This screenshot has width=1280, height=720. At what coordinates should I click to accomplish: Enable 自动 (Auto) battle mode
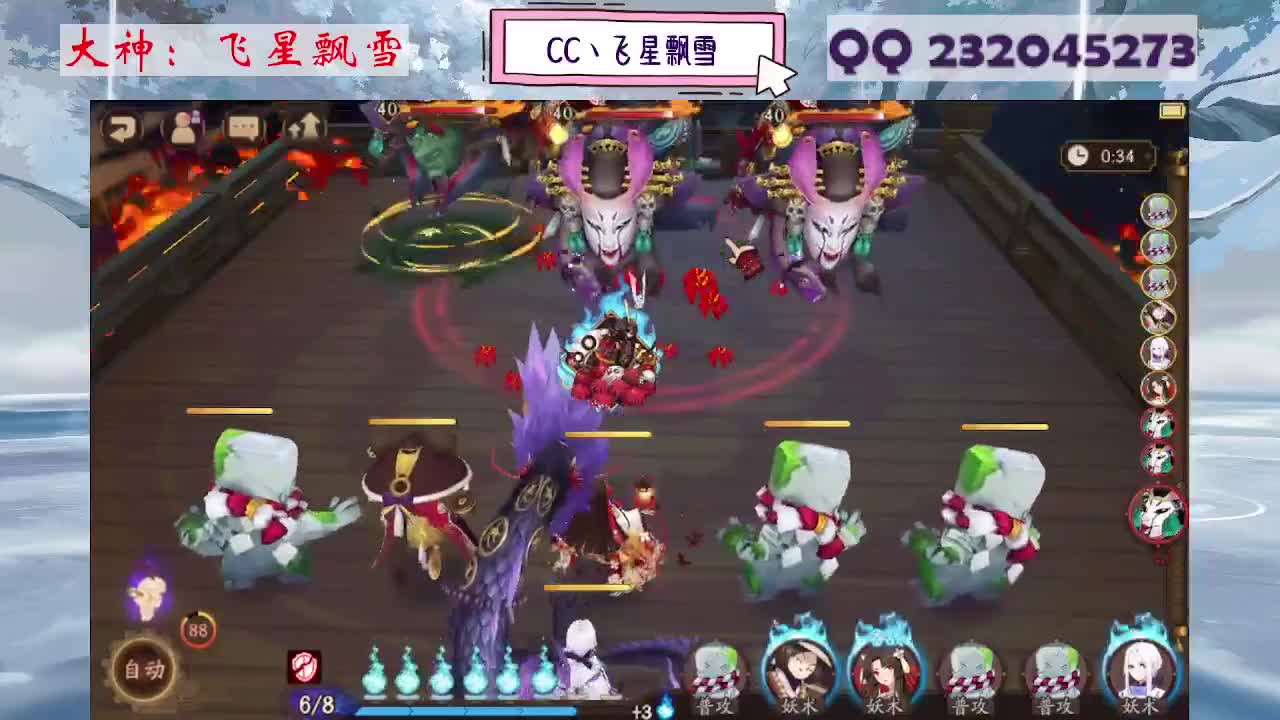coord(145,668)
